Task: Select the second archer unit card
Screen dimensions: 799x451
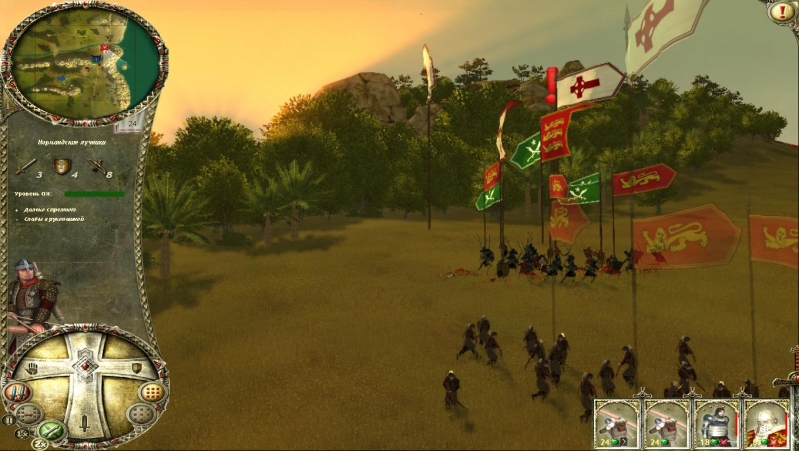Action: coord(666,424)
